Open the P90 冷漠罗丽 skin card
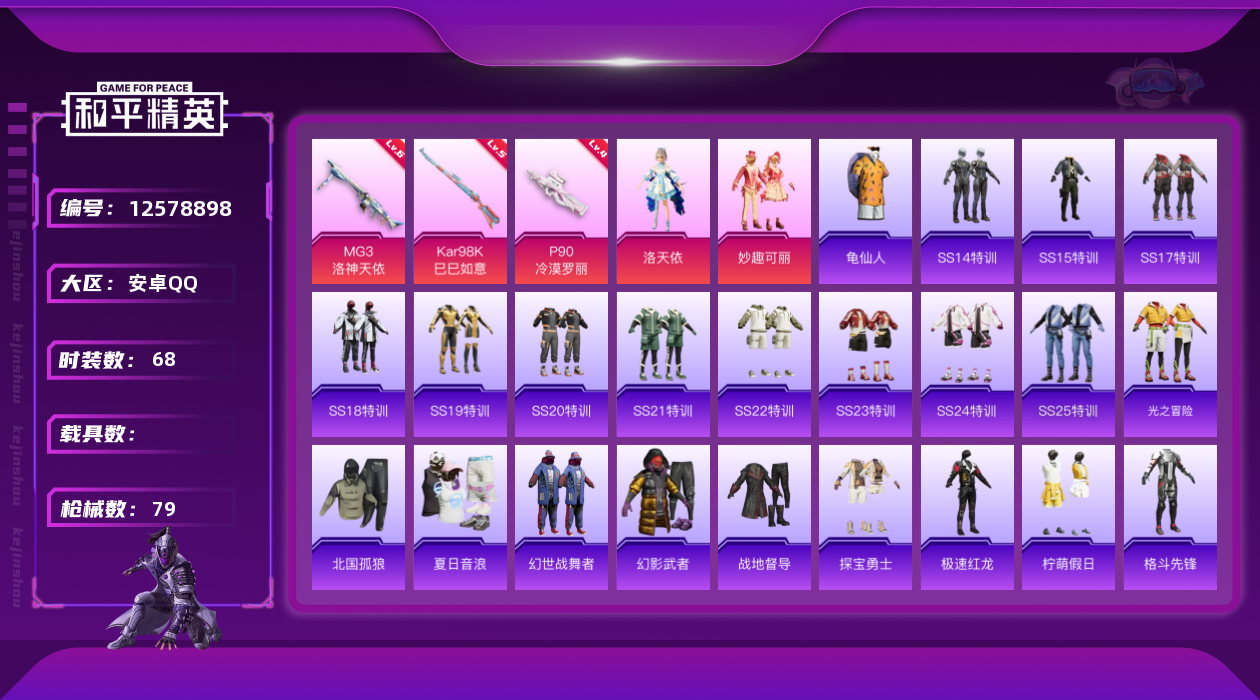 coord(561,211)
